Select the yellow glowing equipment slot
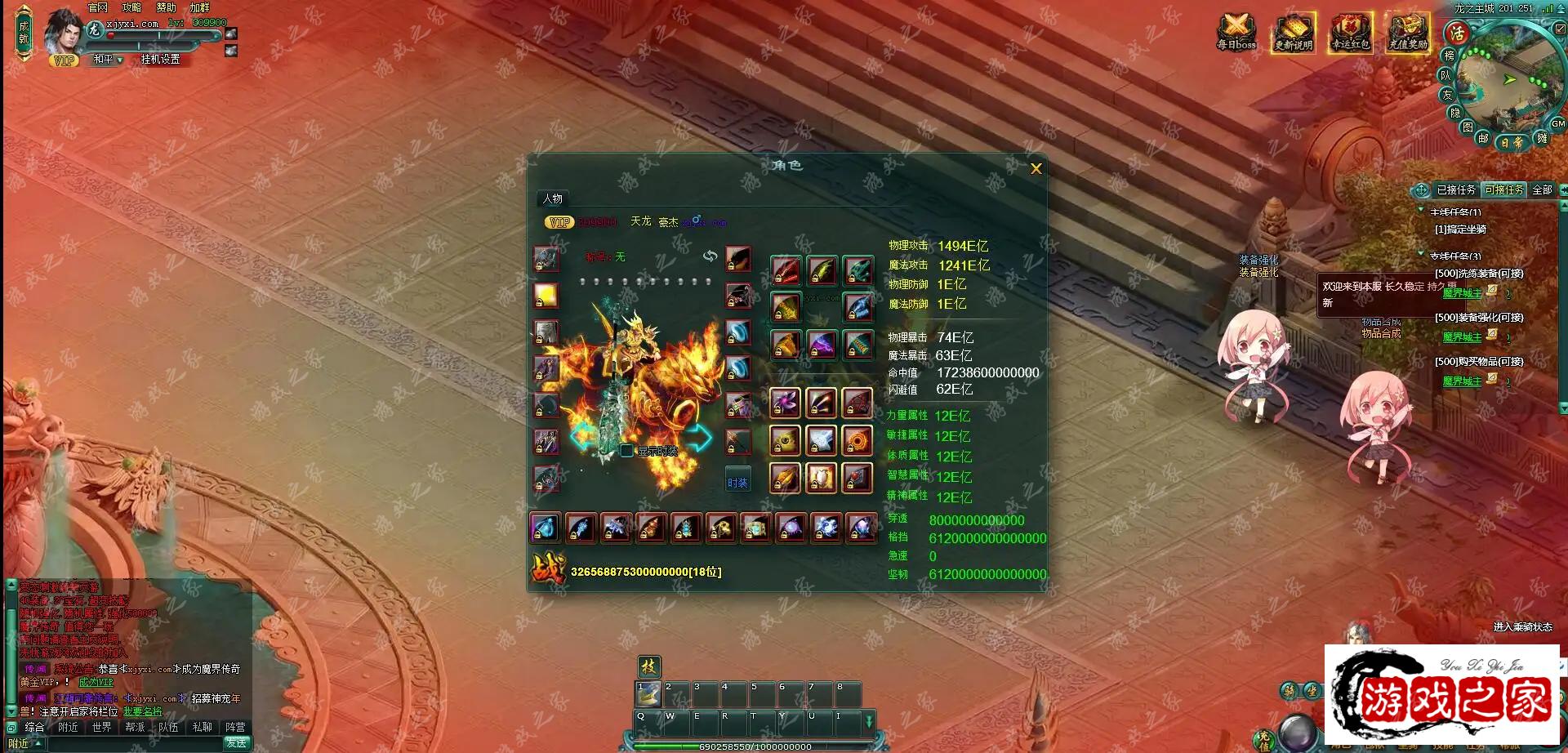This screenshot has width=1568, height=753. coord(546,295)
